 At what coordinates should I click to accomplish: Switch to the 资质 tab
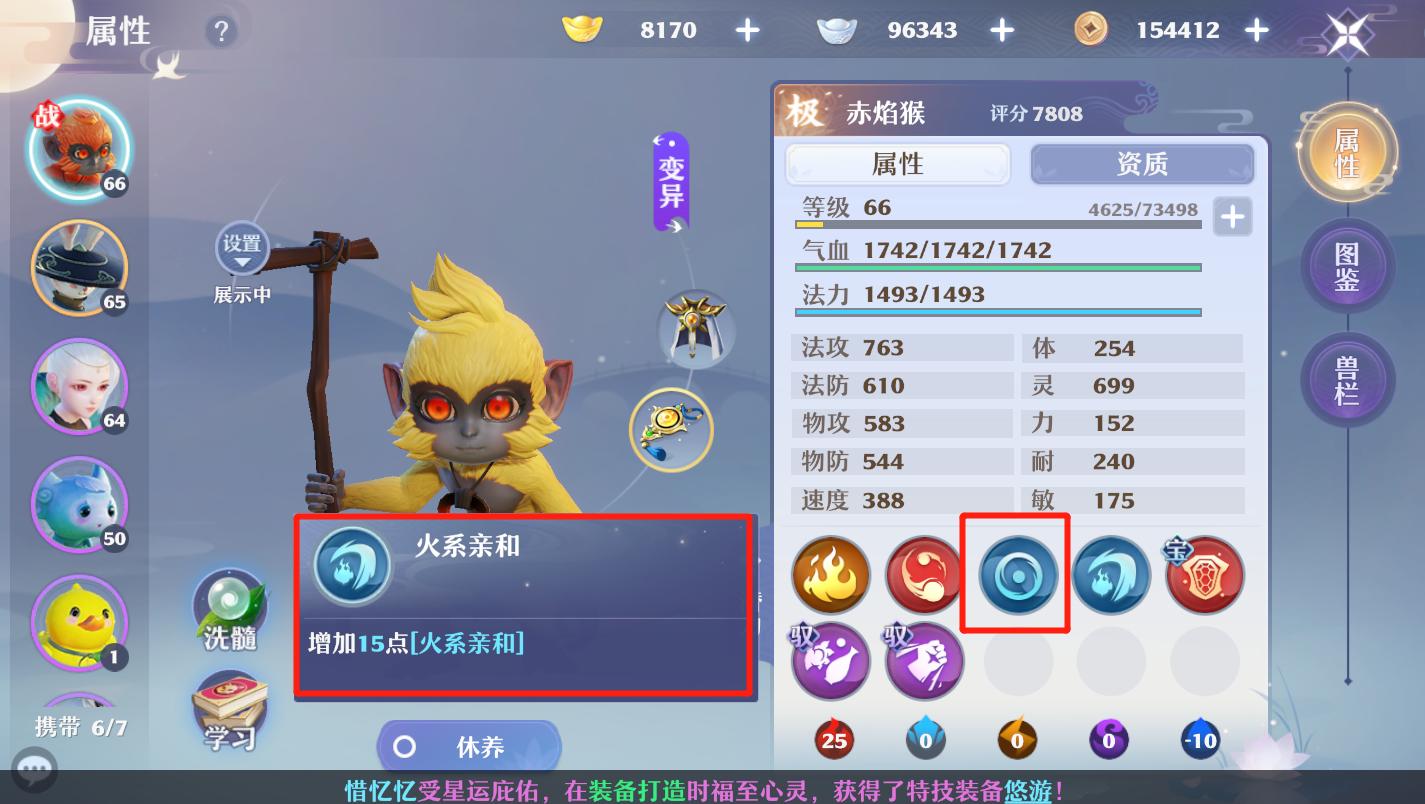(1142, 164)
